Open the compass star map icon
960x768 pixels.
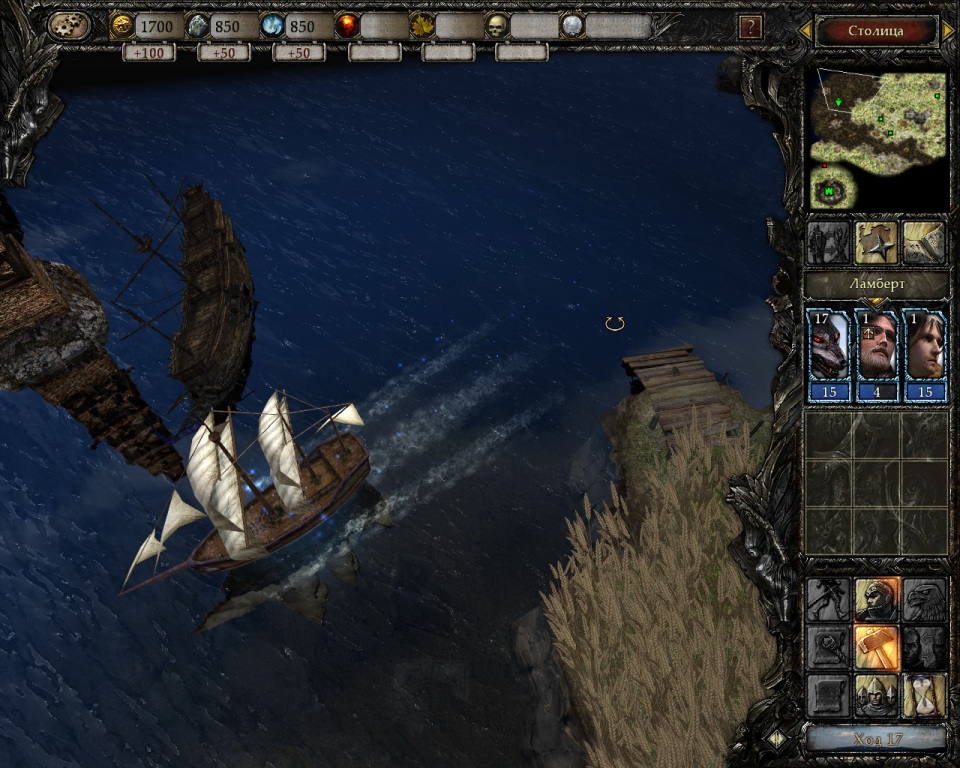tap(877, 242)
